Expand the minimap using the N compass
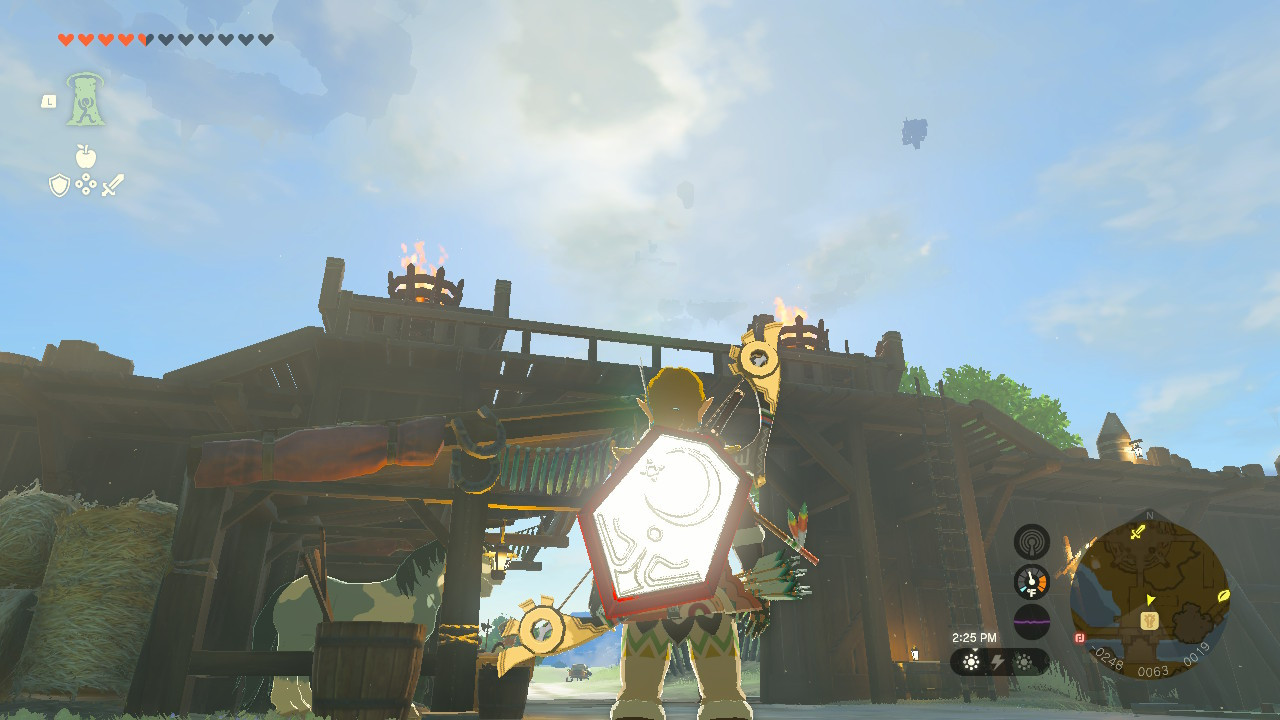Screen dimensions: 1280x720 point(1149,514)
